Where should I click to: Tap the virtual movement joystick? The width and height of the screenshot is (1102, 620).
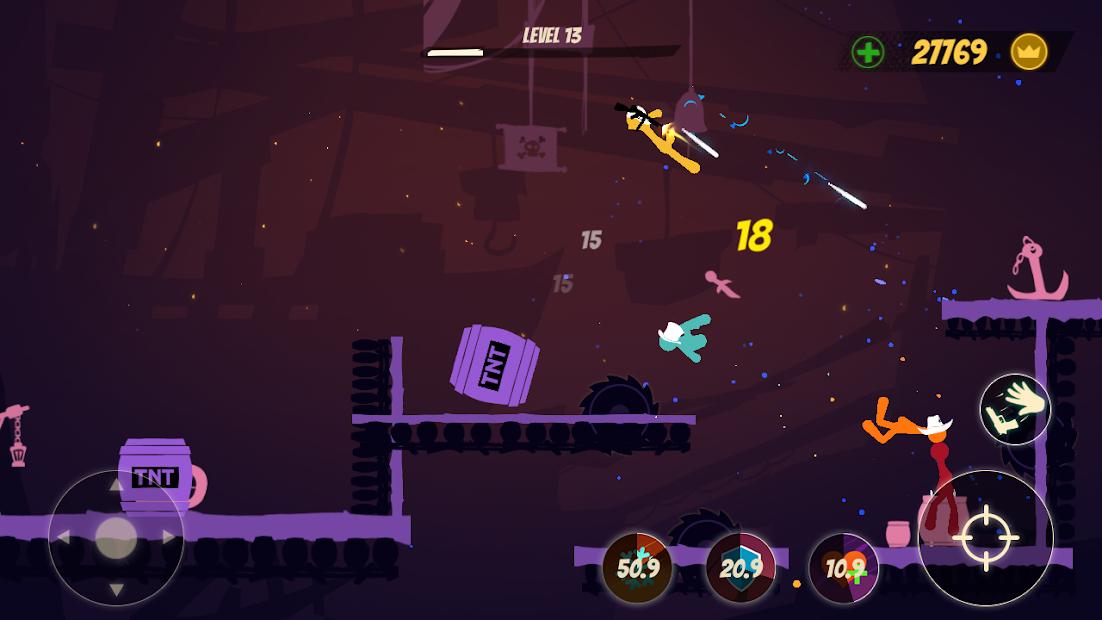coord(116,538)
